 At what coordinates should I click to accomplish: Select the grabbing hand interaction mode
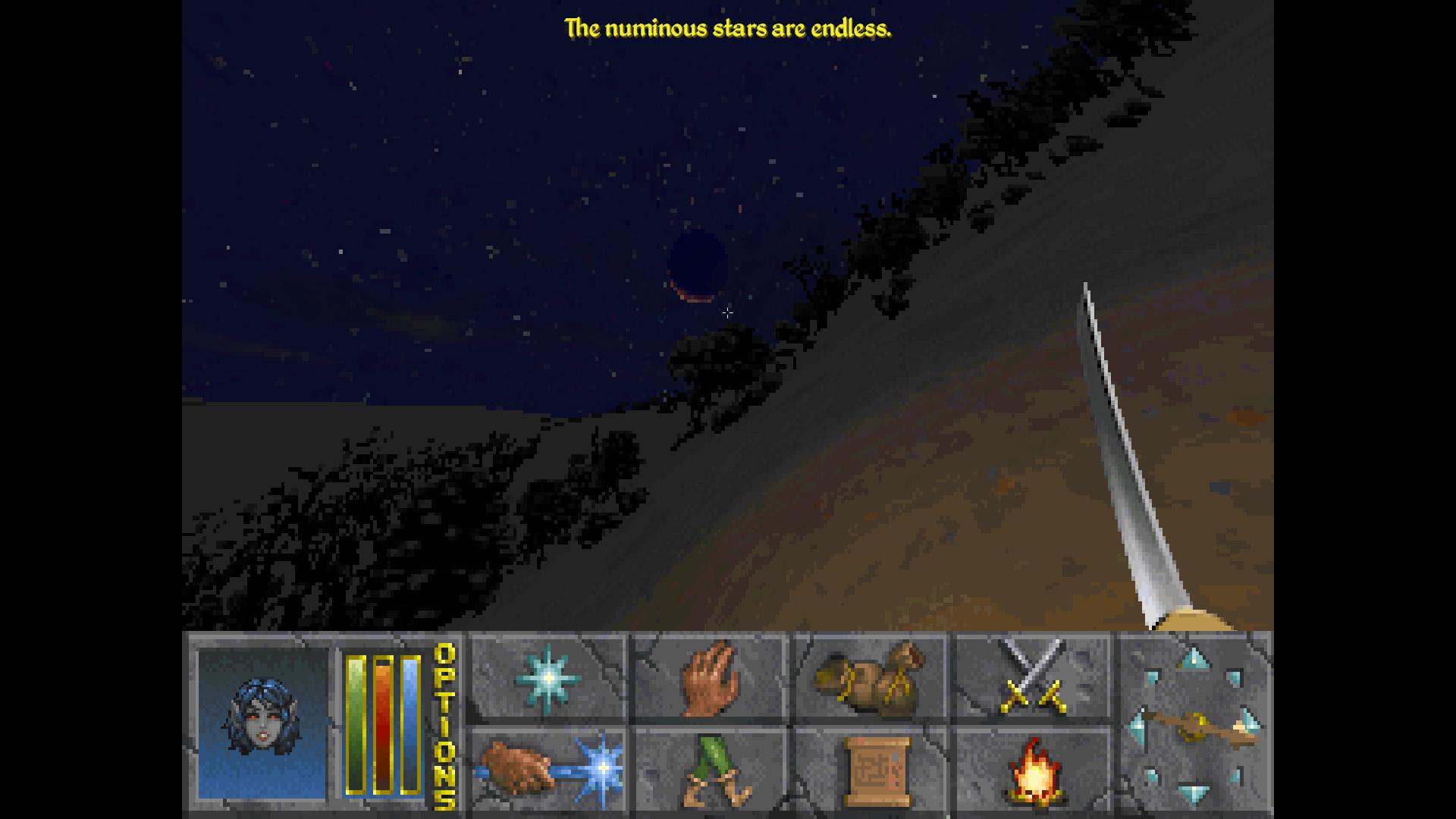point(710,678)
